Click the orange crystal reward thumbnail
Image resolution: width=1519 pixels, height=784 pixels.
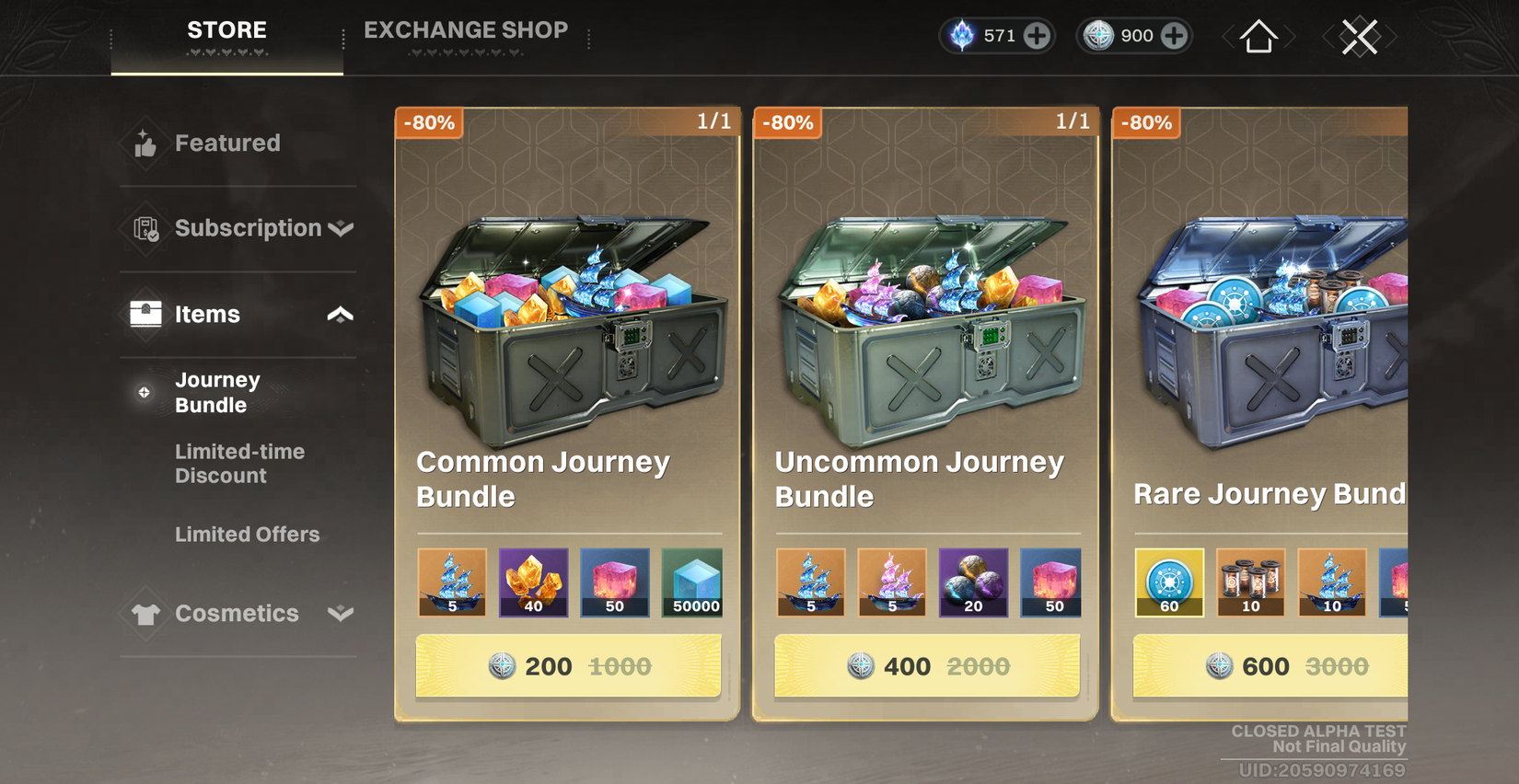point(533,582)
